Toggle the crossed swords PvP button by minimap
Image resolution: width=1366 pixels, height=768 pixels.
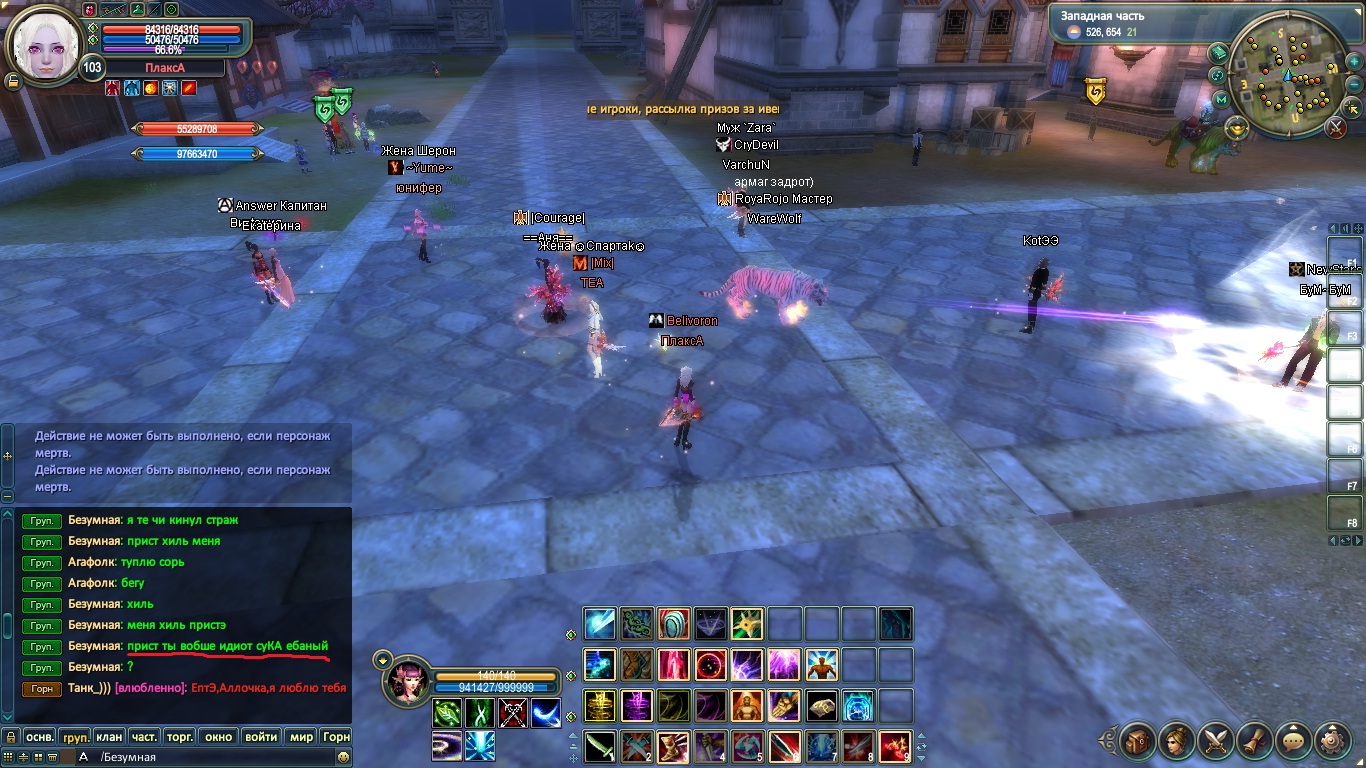tap(1336, 127)
